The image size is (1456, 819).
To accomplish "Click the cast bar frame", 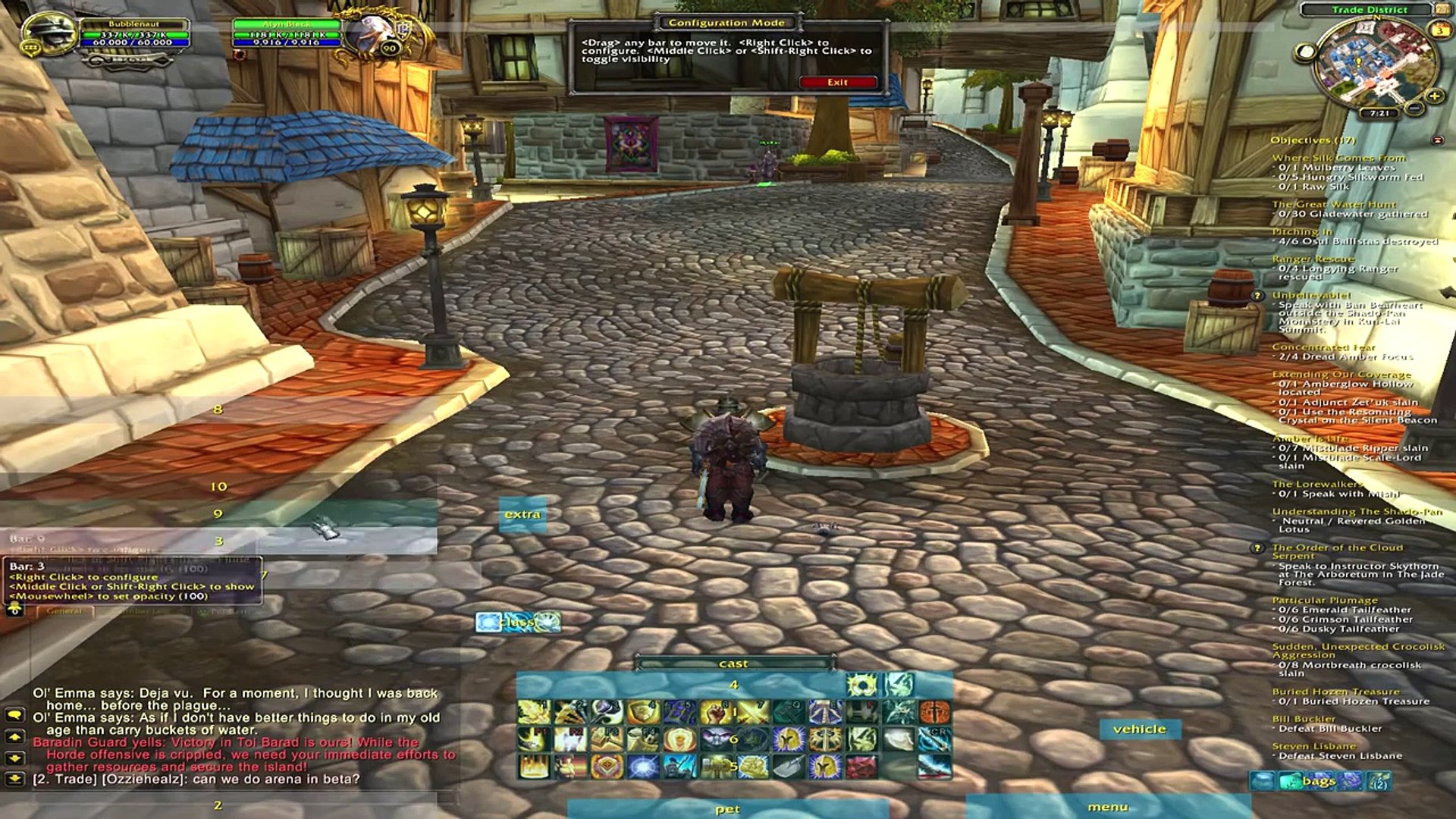I will (733, 664).
